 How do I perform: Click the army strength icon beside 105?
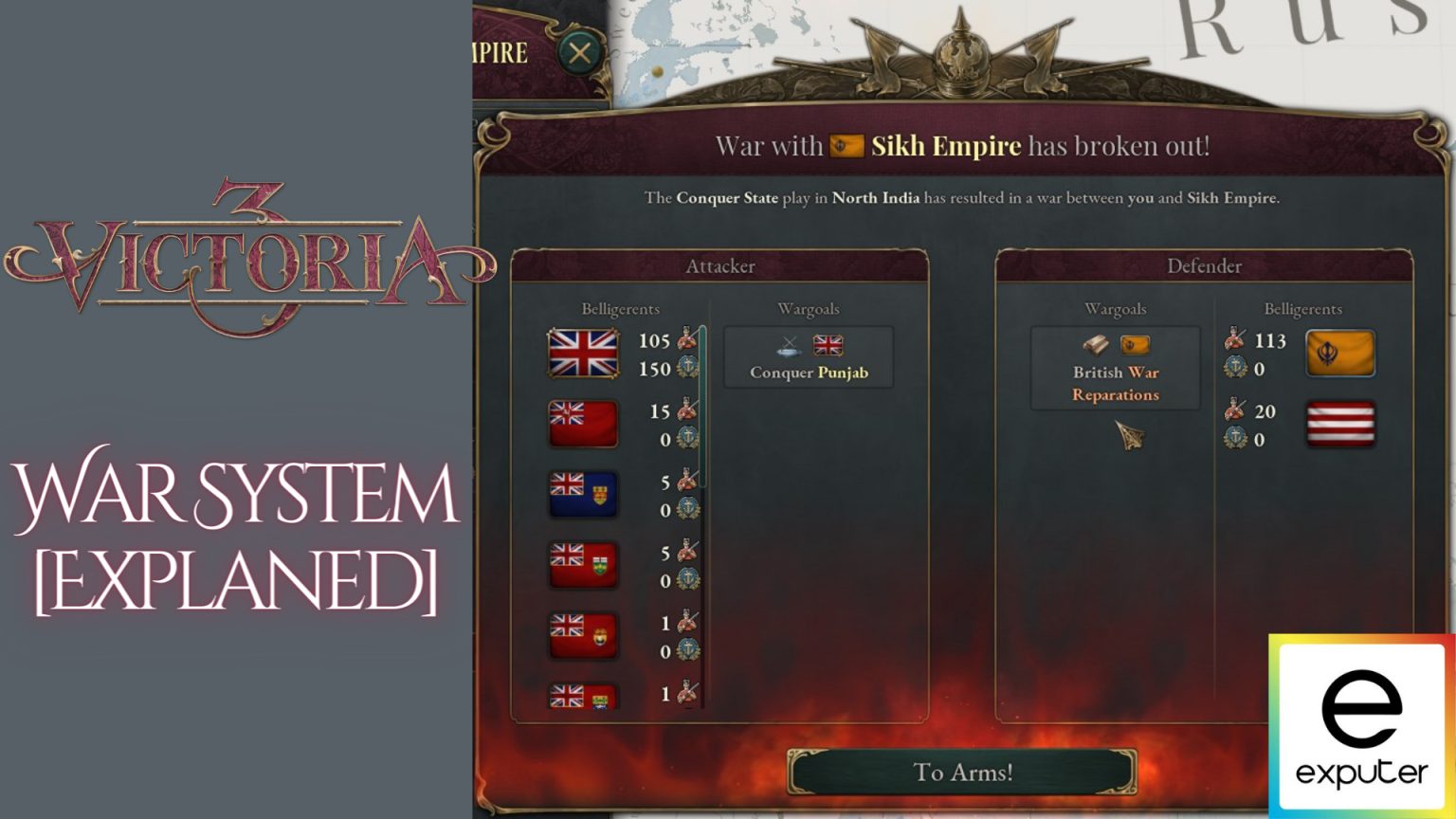point(686,337)
